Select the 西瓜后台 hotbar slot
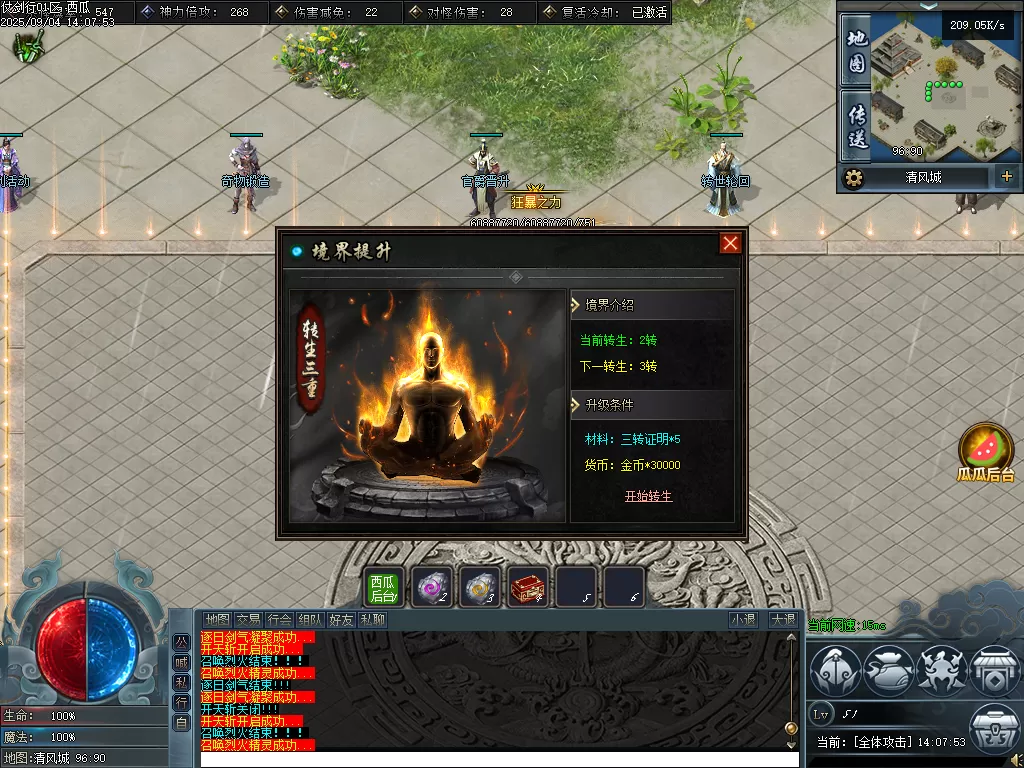1024x768 pixels. point(384,587)
